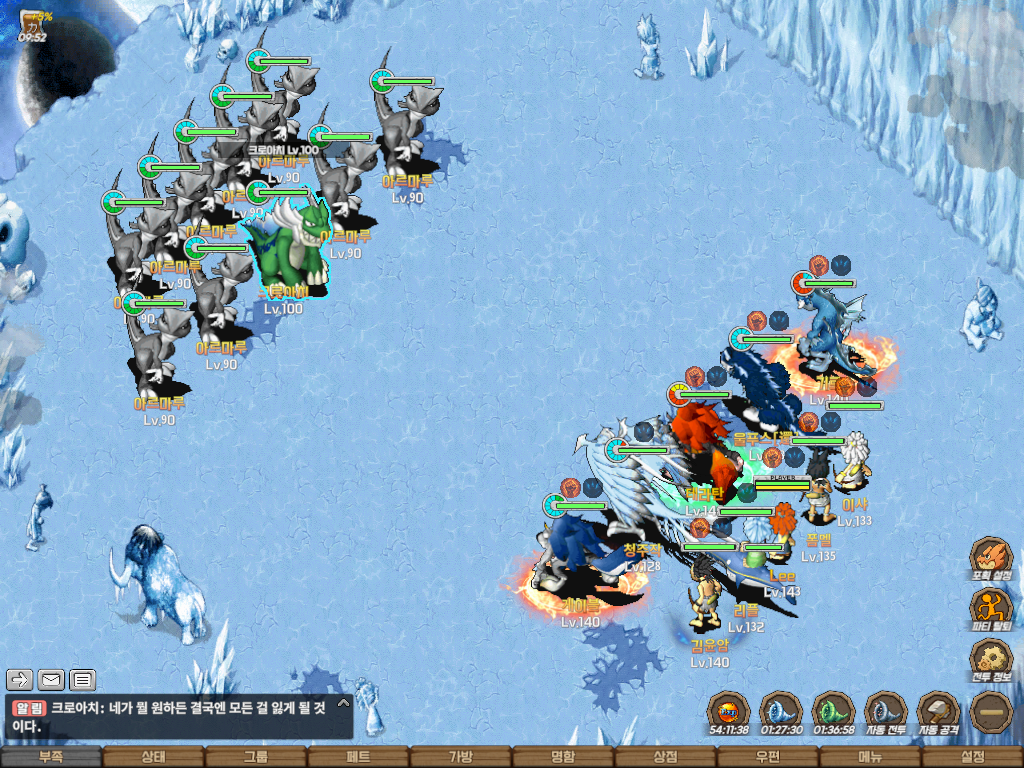Image resolution: width=1024 pixels, height=768 pixels.
Task: Open the 상태 (status) menu
Action: coord(153,757)
